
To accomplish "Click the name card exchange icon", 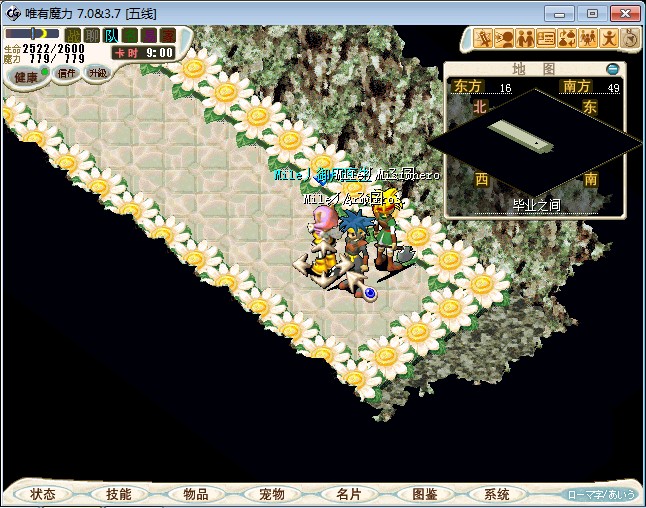I will 546,39.
